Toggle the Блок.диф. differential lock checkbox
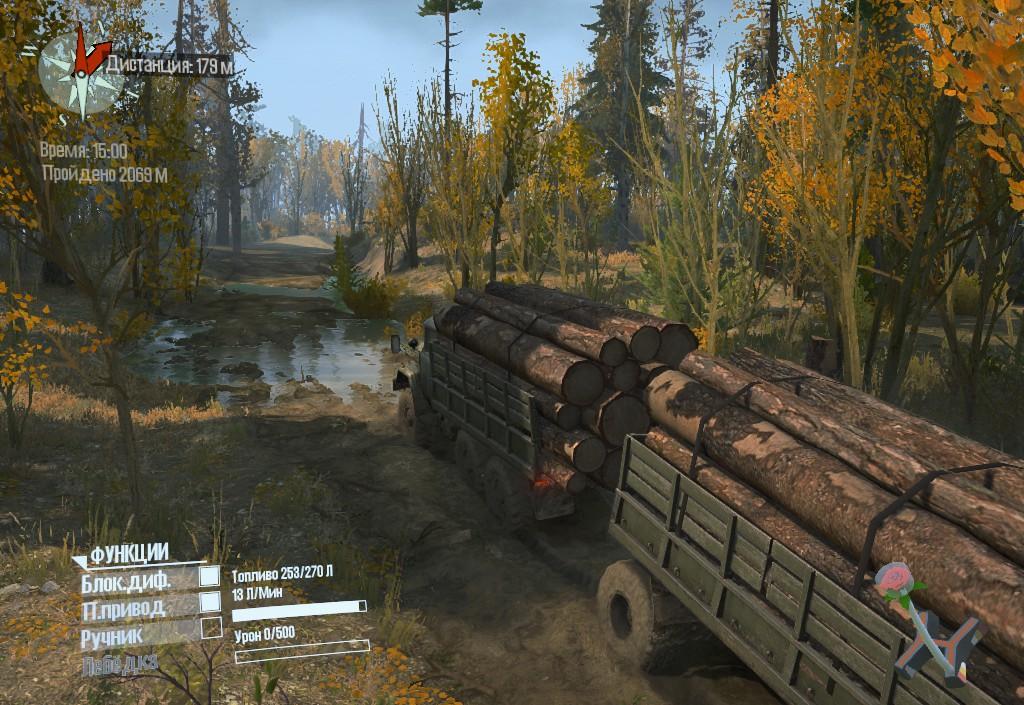The height and width of the screenshot is (705, 1024). pos(209,576)
